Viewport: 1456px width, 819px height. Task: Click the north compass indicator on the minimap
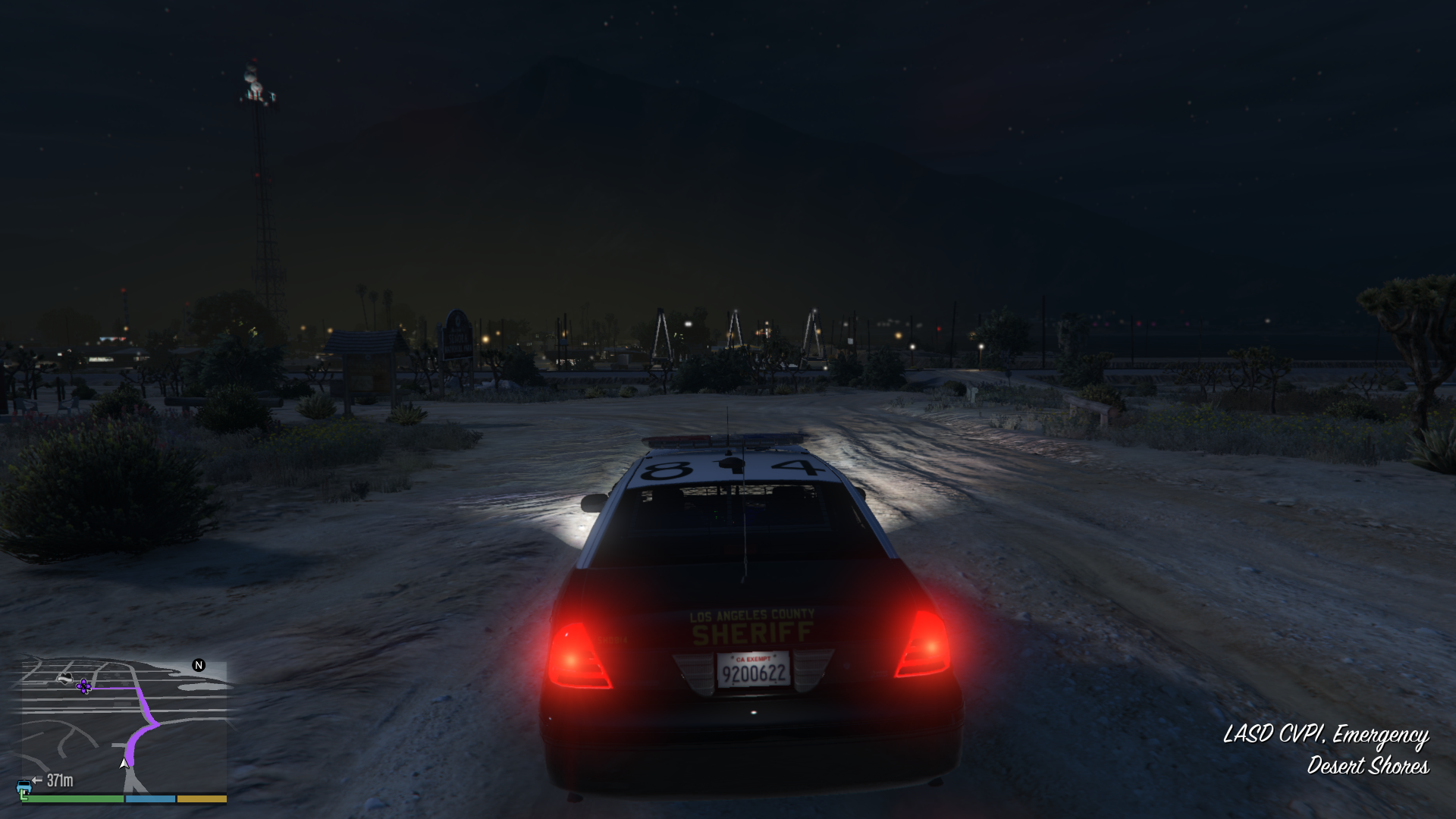click(199, 665)
